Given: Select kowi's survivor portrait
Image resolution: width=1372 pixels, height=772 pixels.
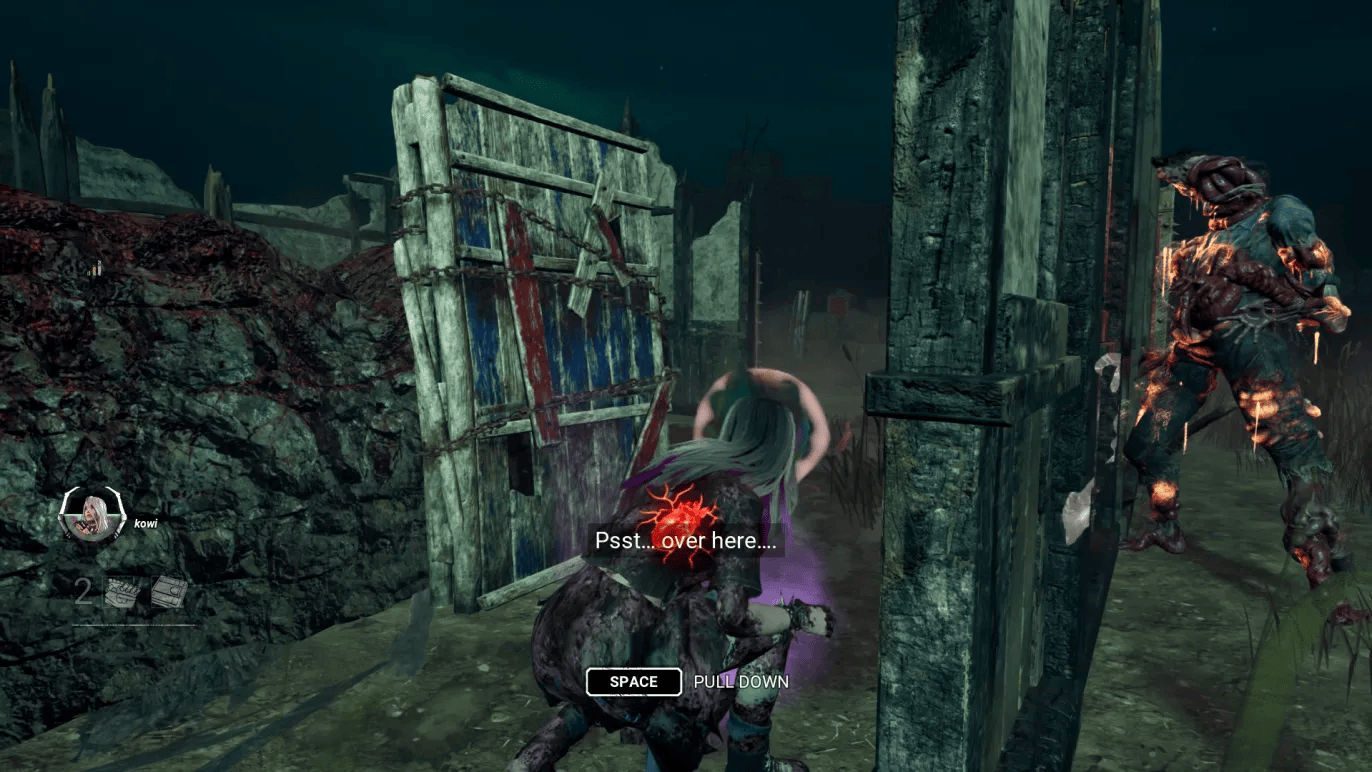Looking at the screenshot, I should coord(90,517).
